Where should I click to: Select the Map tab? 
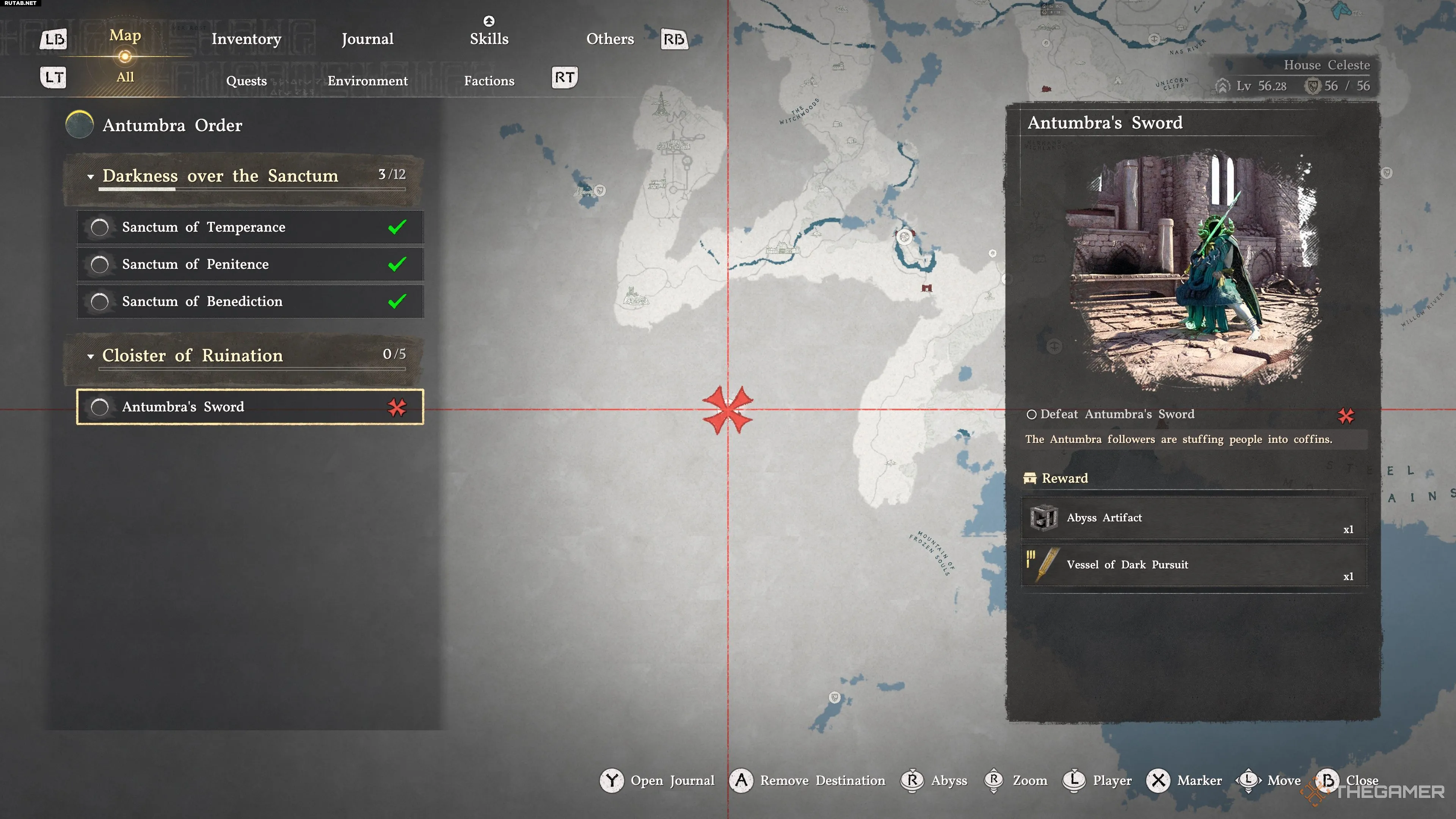click(125, 36)
